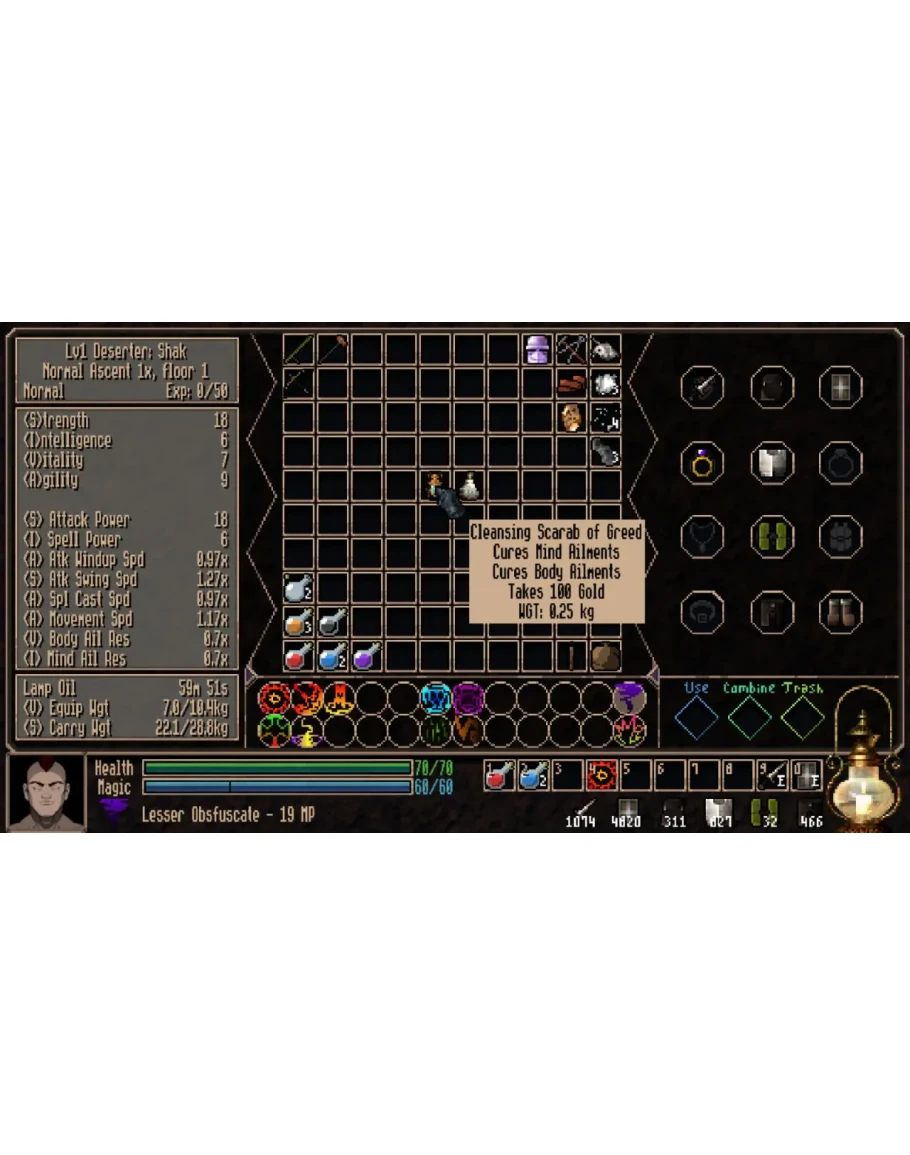Select the cyan rune spell icon
The image size is (910, 1155).
436,697
